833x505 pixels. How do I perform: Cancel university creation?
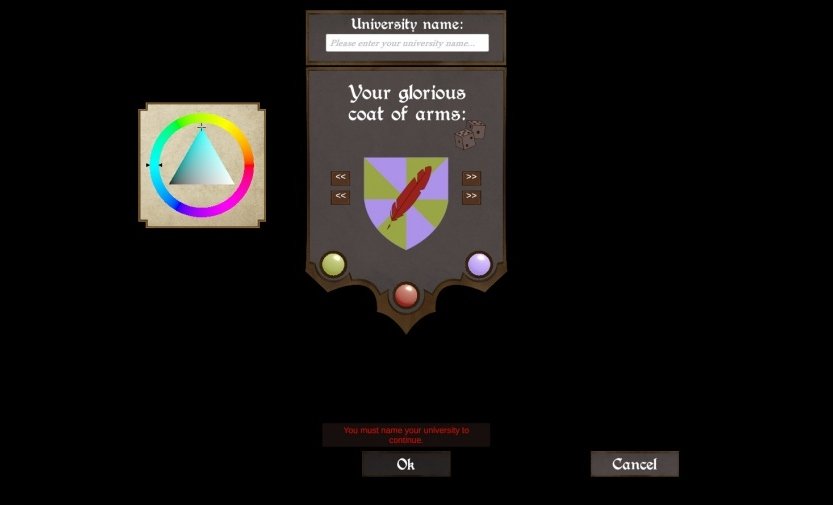point(634,464)
